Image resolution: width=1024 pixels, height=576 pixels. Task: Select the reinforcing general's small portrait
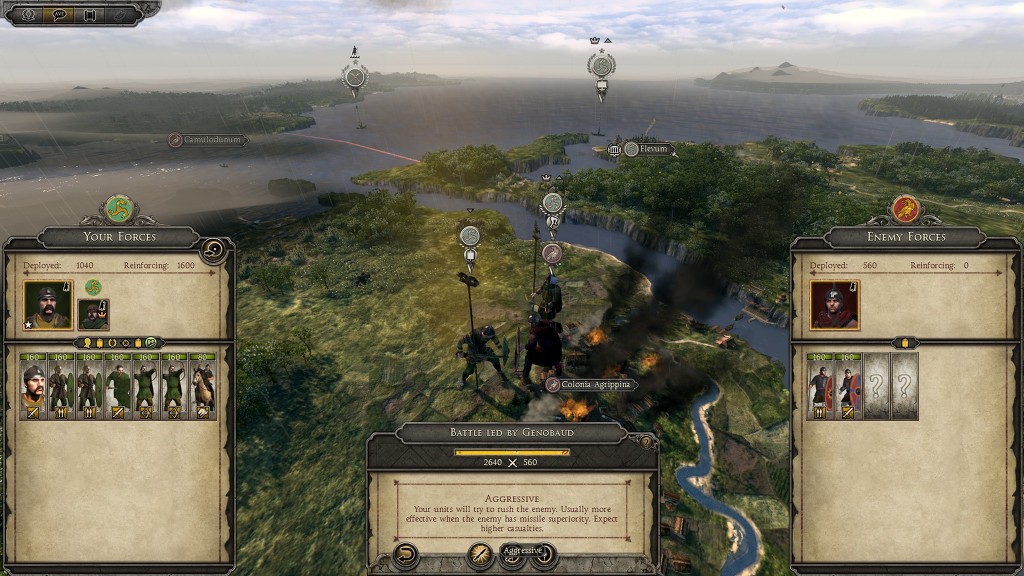(93, 314)
